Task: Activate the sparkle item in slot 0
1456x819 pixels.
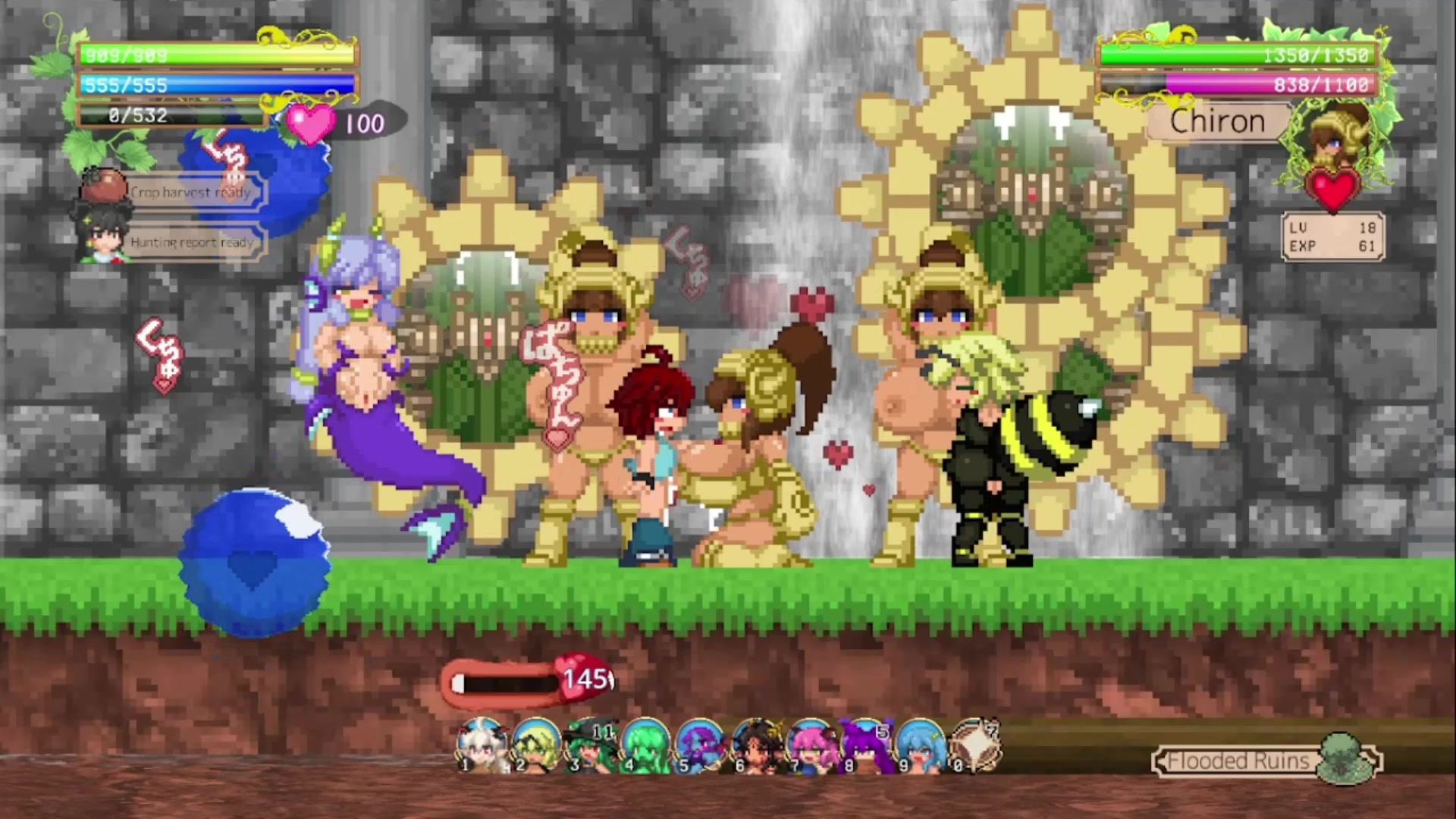Action: click(x=974, y=745)
